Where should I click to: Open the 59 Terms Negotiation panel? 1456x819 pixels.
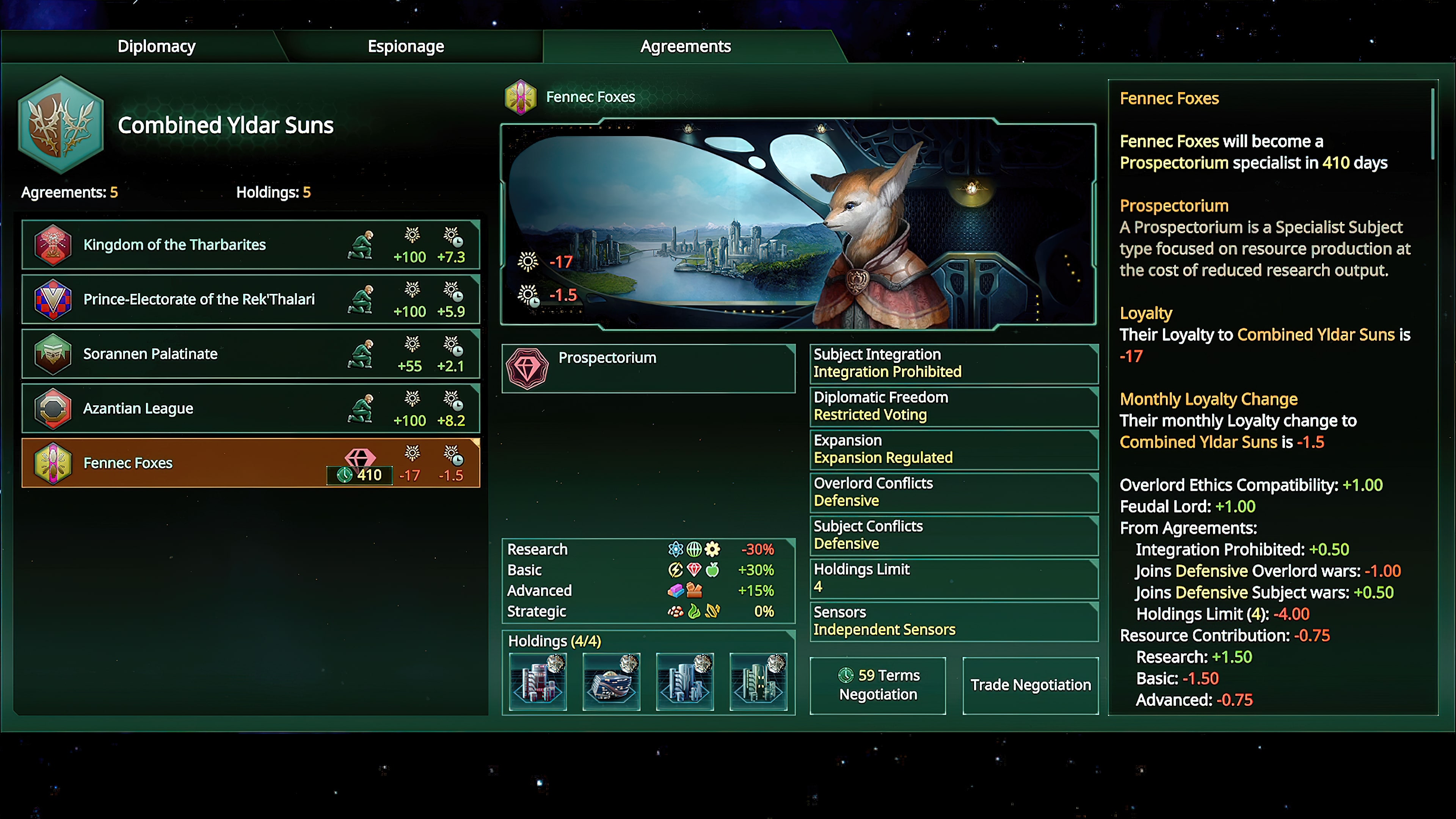coord(877,685)
